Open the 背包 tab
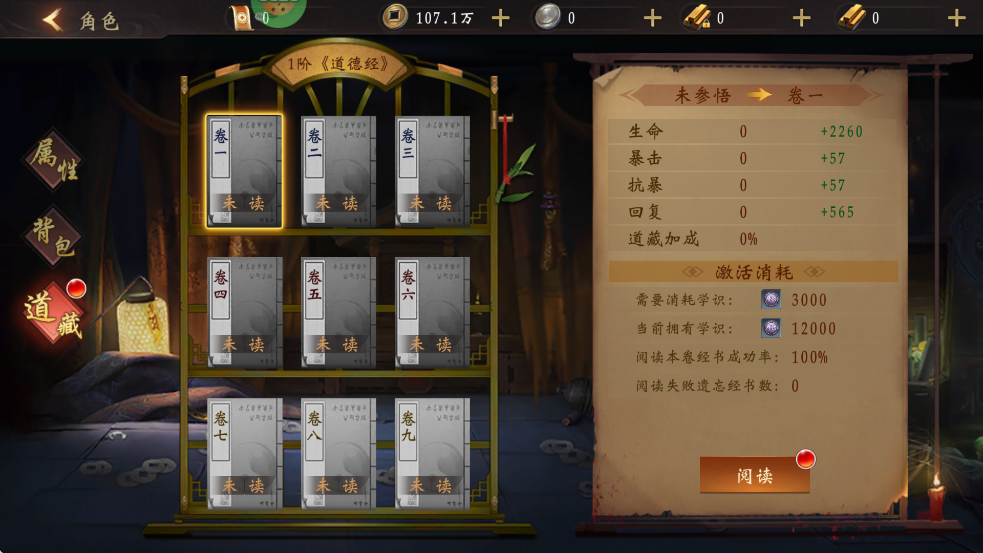983x553 pixels. [x=52, y=236]
